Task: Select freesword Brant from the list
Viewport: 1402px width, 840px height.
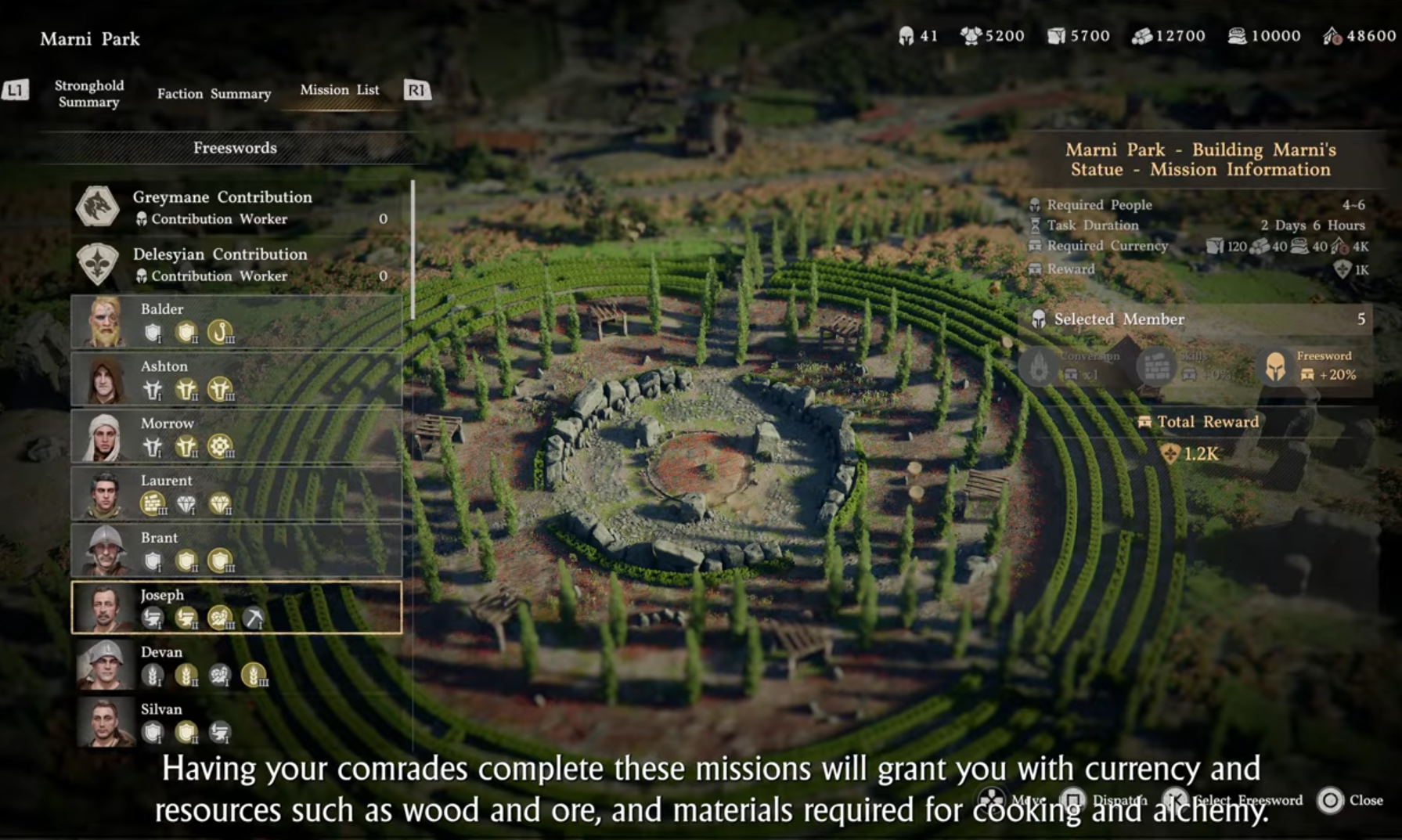Action: pyautogui.click(x=236, y=550)
